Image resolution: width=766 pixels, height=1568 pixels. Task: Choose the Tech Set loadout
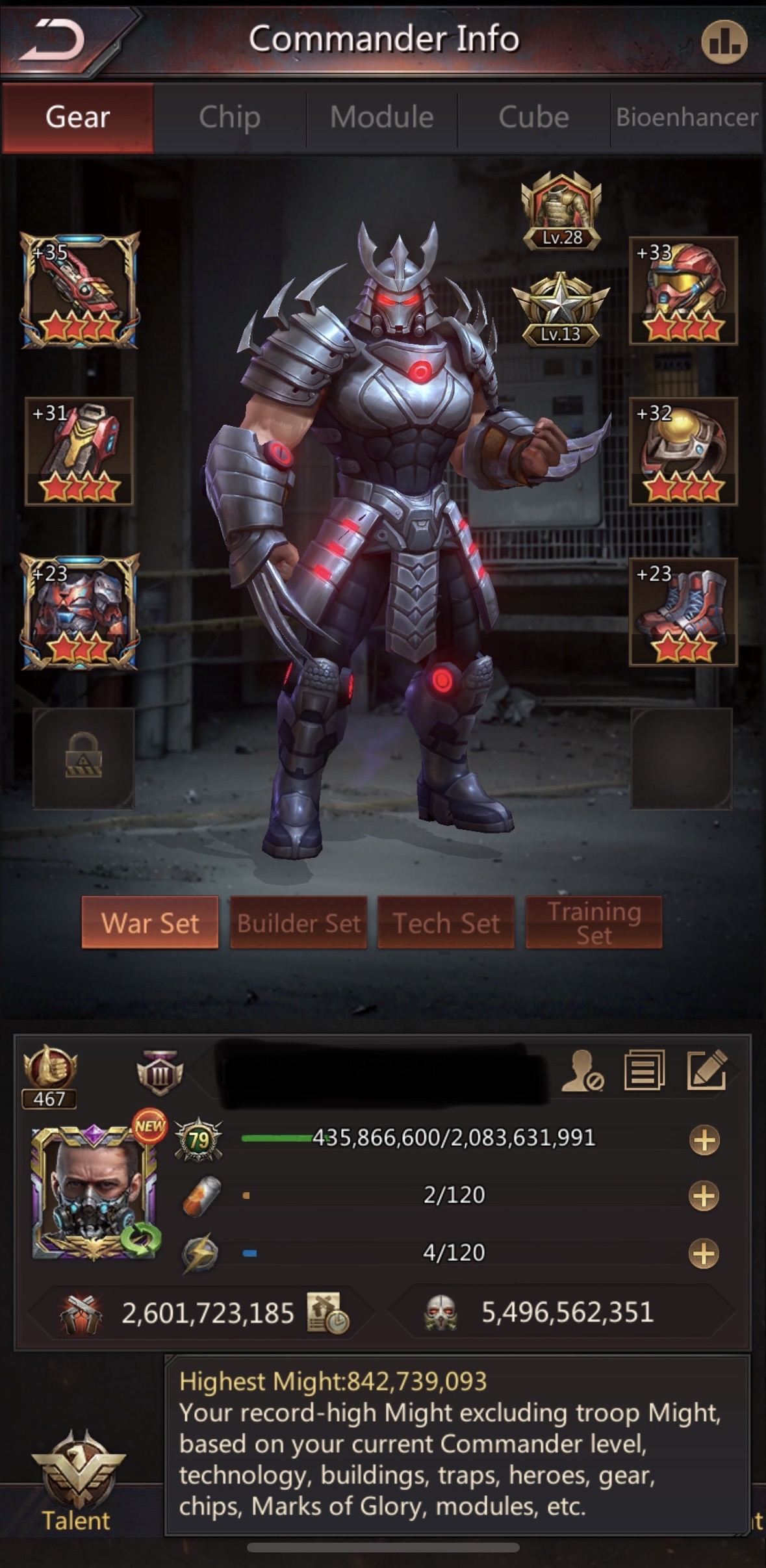pyautogui.click(x=446, y=923)
